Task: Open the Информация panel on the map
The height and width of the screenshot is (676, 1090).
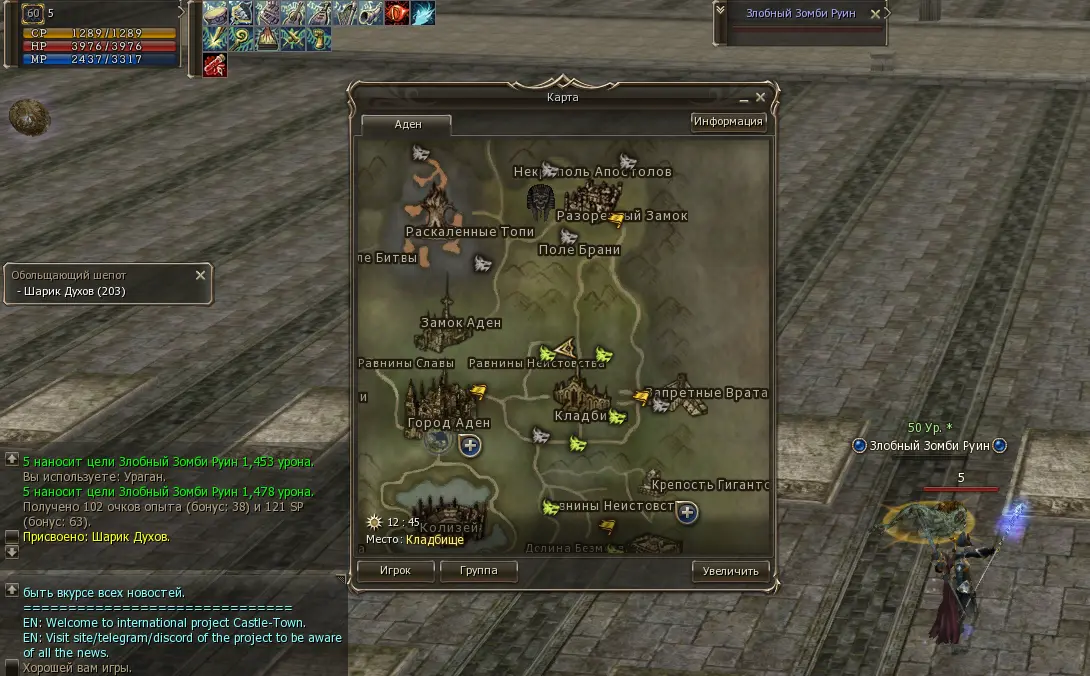Action: point(728,122)
